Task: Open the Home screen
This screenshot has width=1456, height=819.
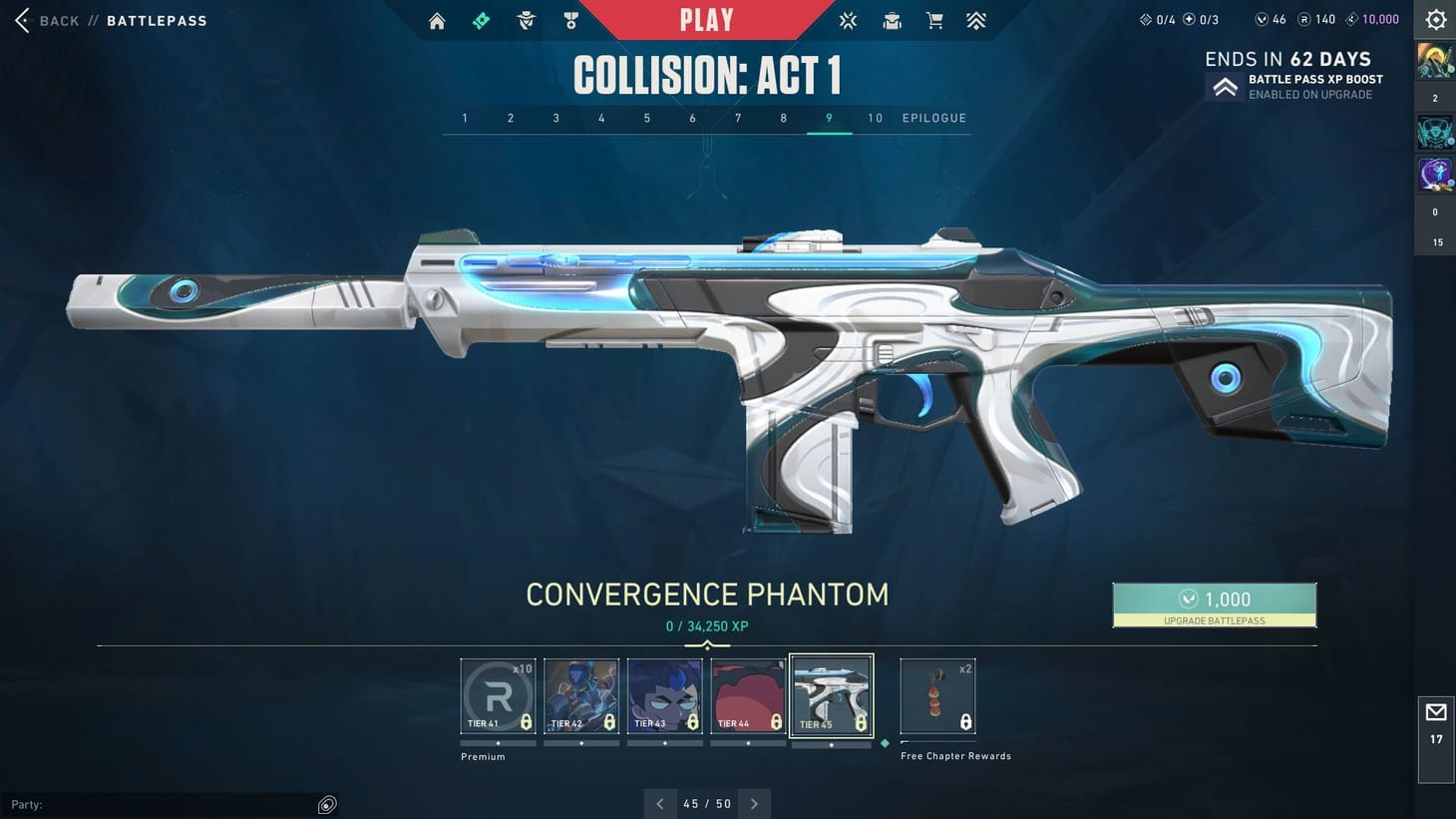Action: [436, 20]
